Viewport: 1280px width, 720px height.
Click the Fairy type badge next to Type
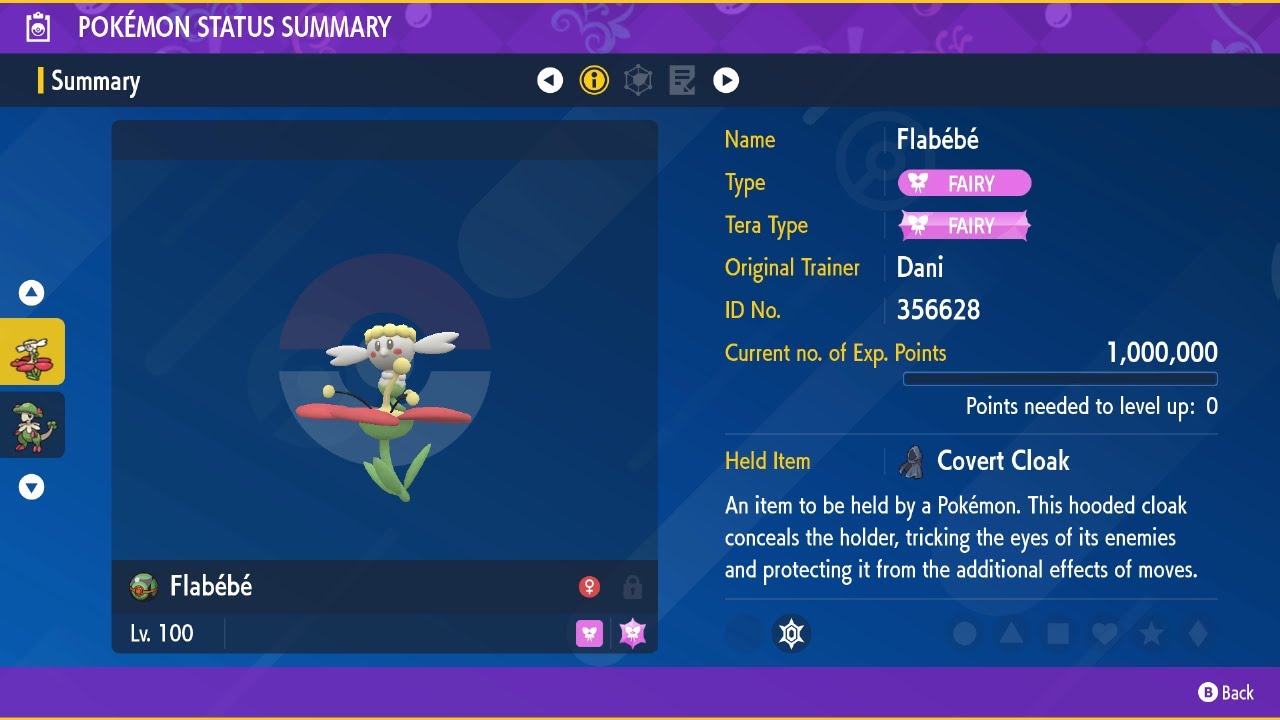[964, 183]
